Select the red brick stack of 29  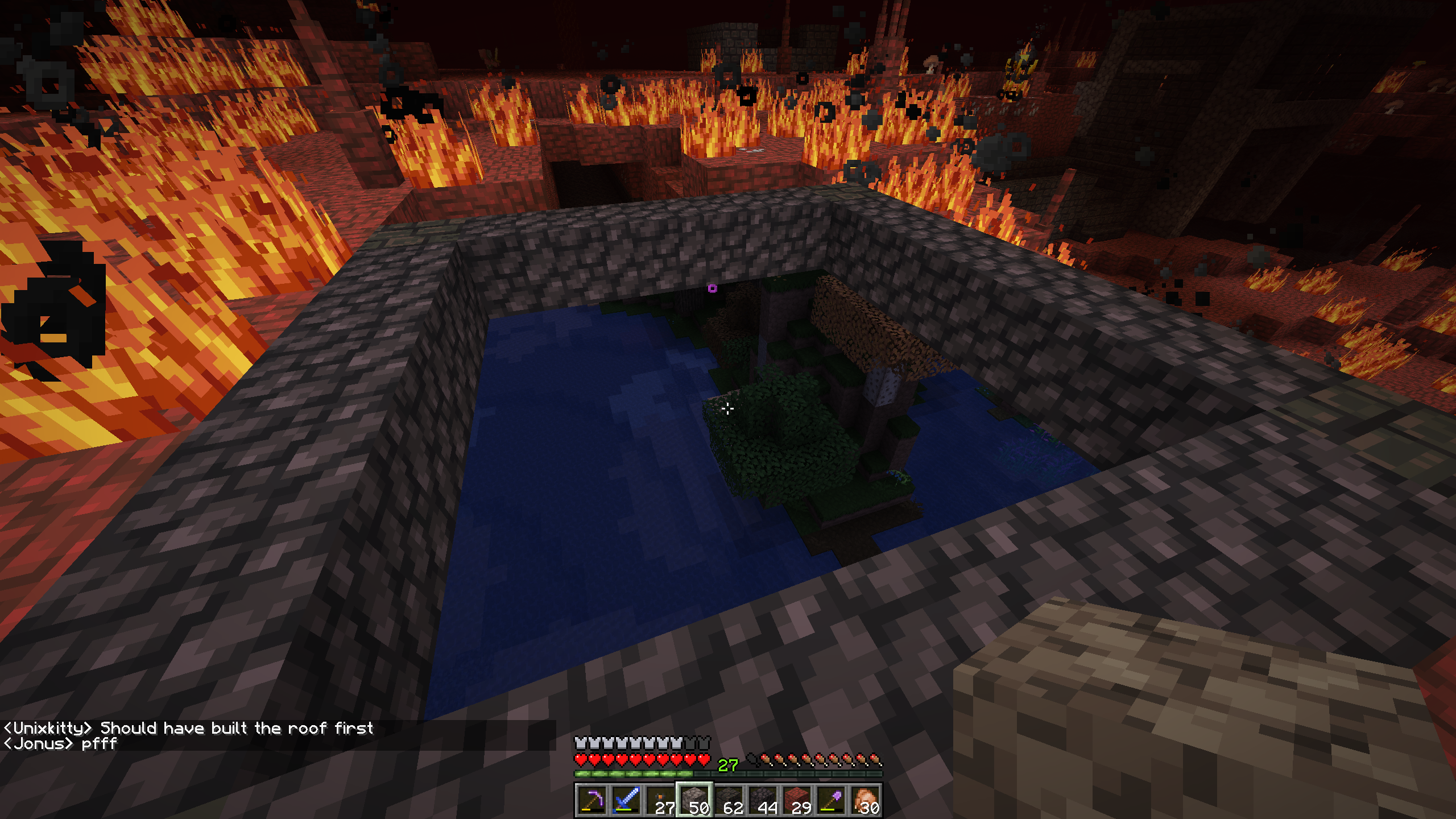pos(796,800)
